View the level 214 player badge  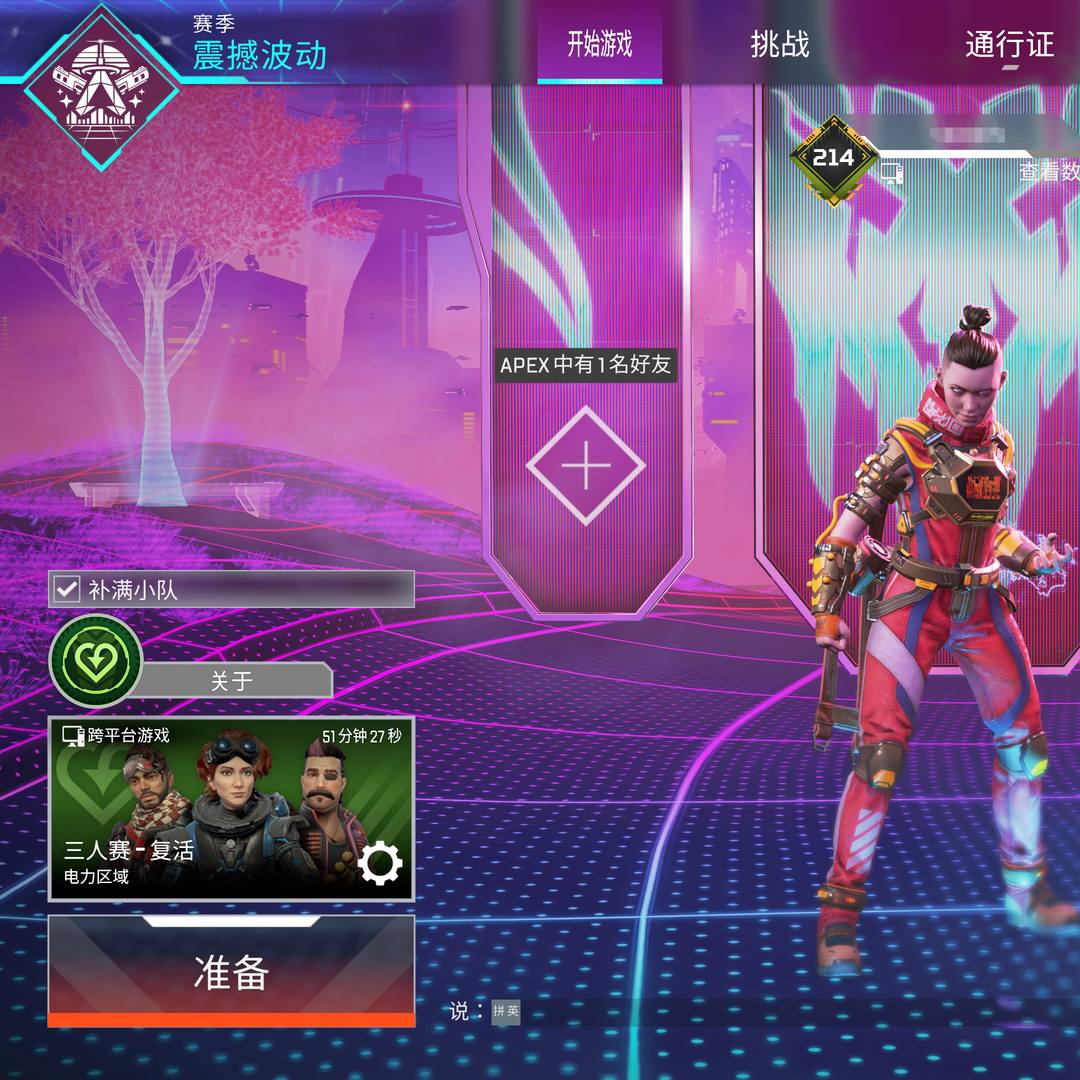pyautogui.click(x=833, y=158)
